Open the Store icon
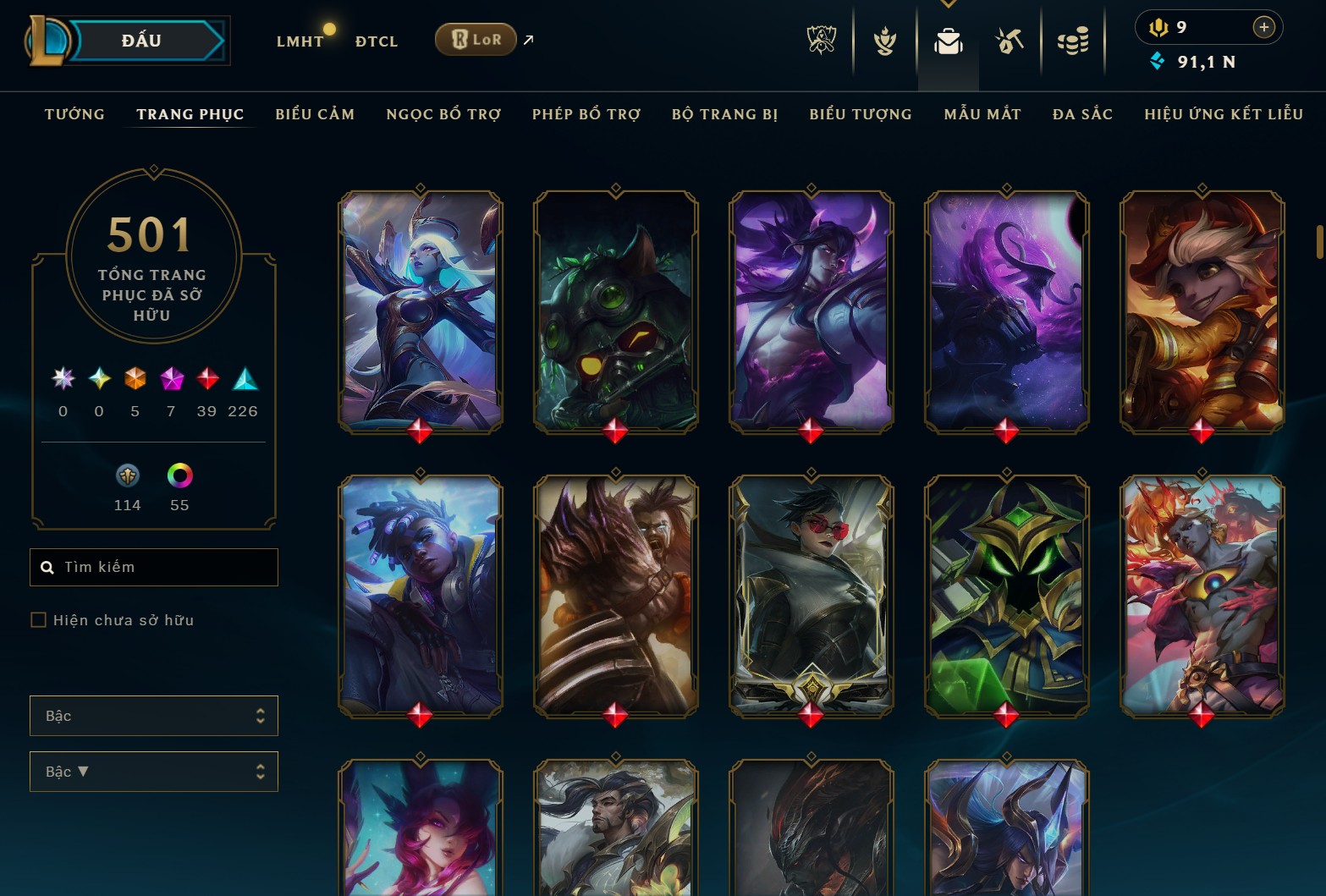This screenshot has width=1326, height=896. [x=1072, y=40]
